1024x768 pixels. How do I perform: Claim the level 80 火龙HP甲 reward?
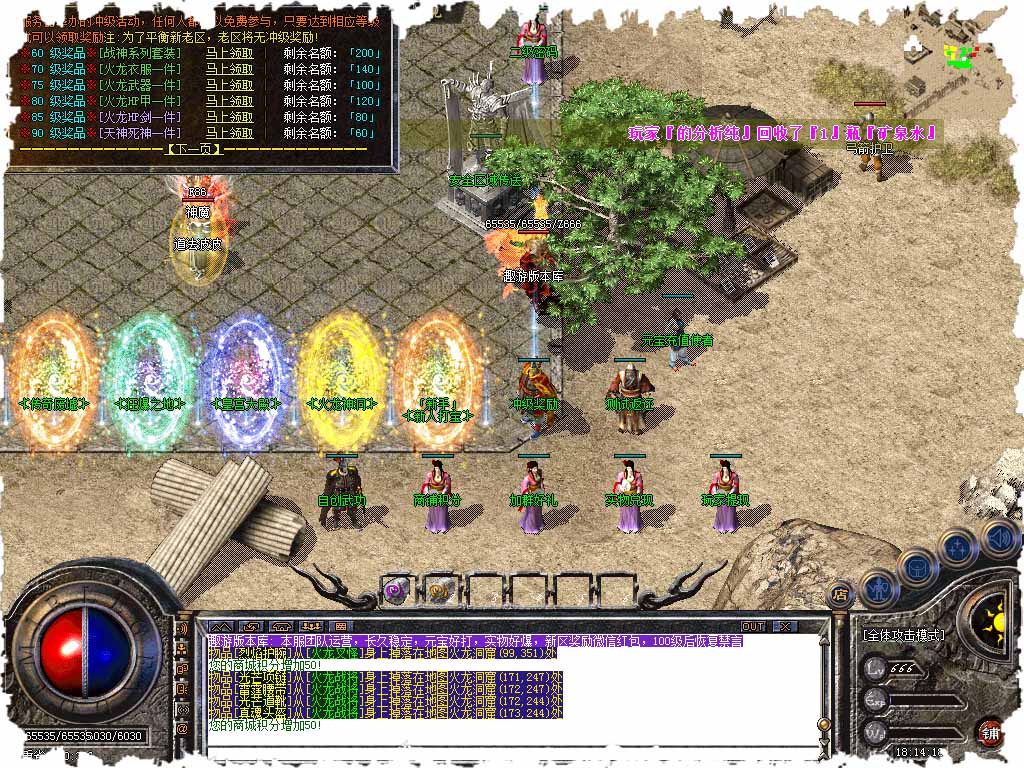pyautogui.click(x=229, y=101)
